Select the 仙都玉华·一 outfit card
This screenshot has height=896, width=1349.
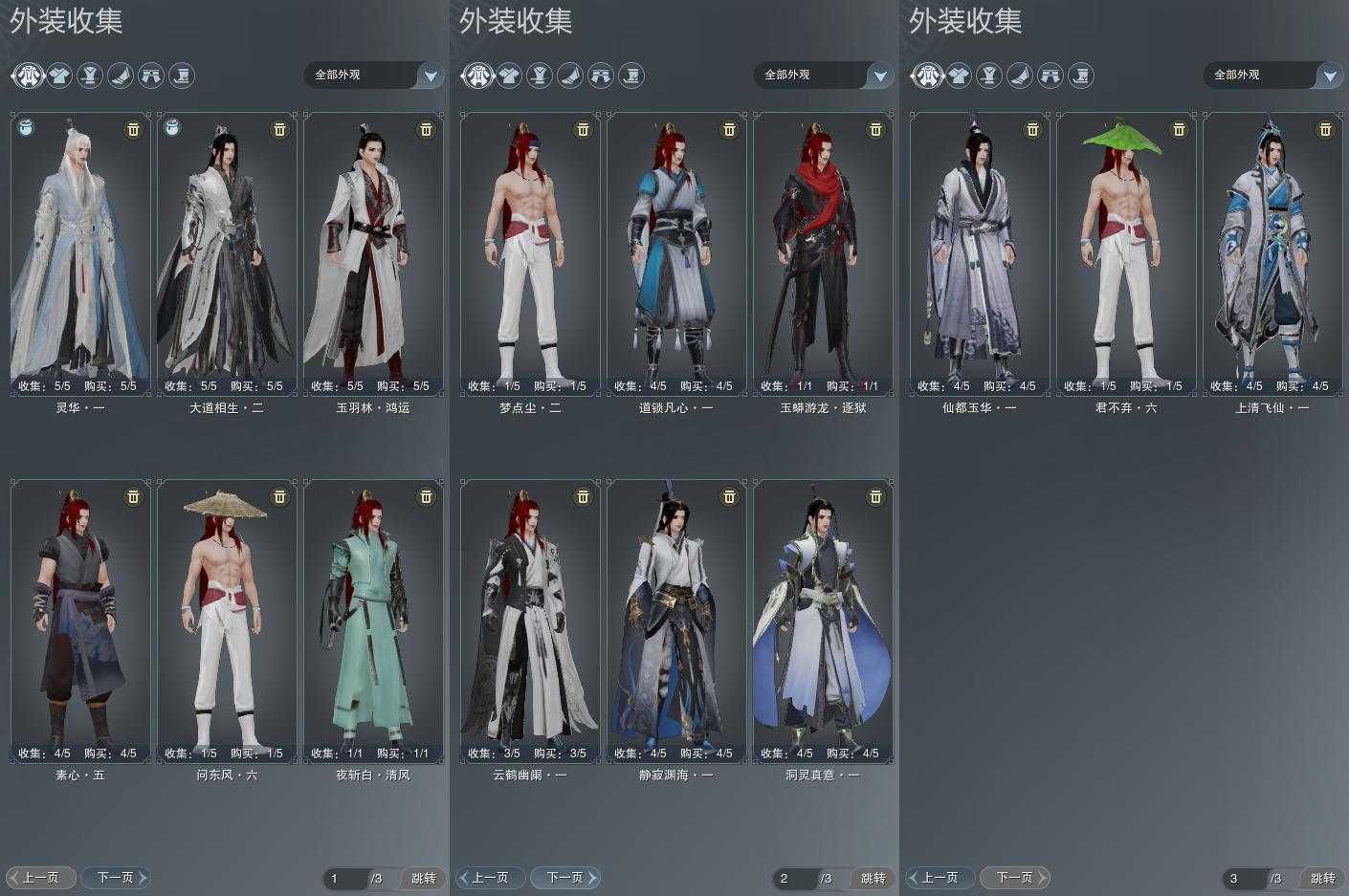click(980, 253)
